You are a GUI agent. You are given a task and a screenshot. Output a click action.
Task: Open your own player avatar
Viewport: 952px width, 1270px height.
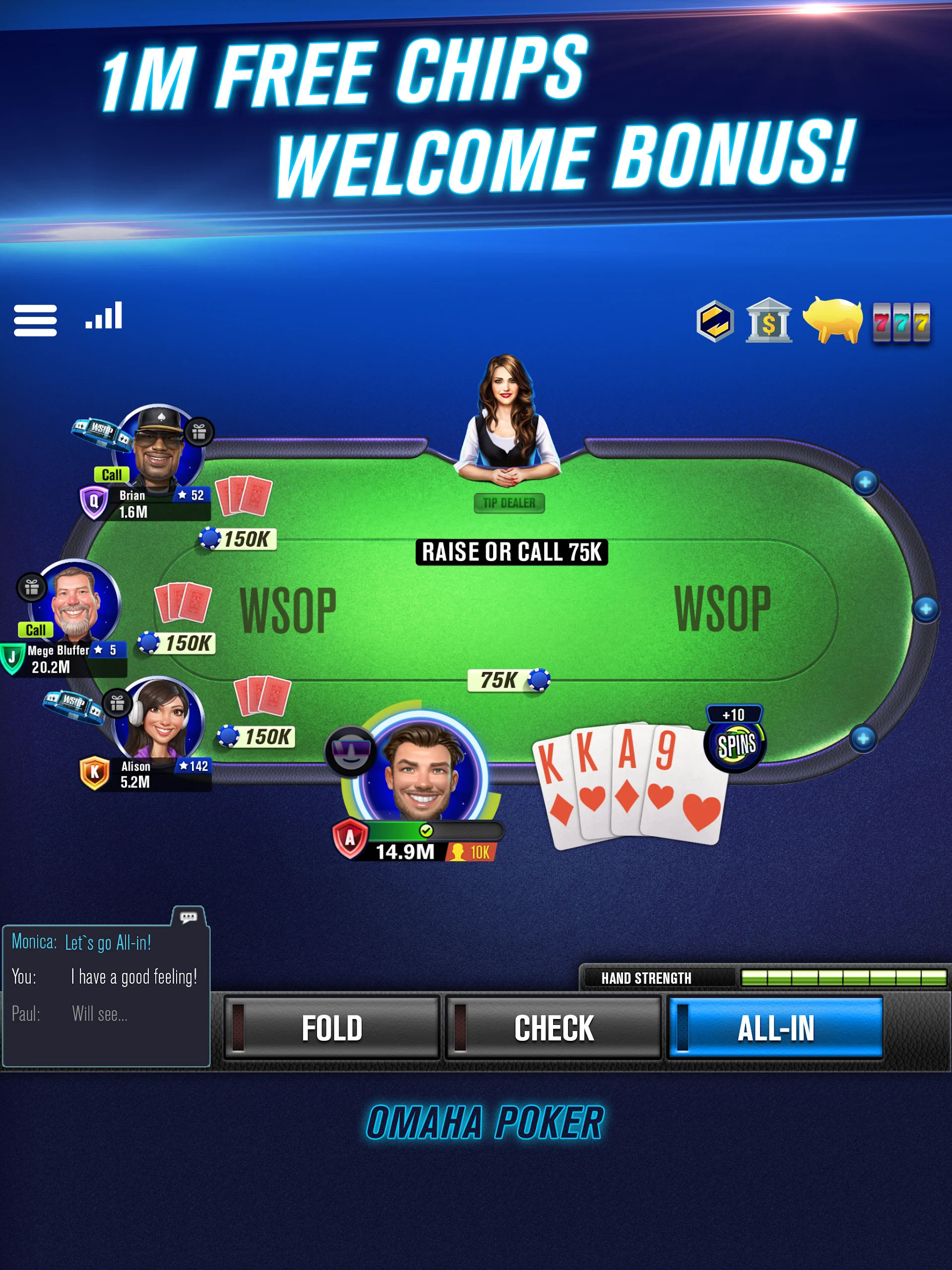pos(423,769)
